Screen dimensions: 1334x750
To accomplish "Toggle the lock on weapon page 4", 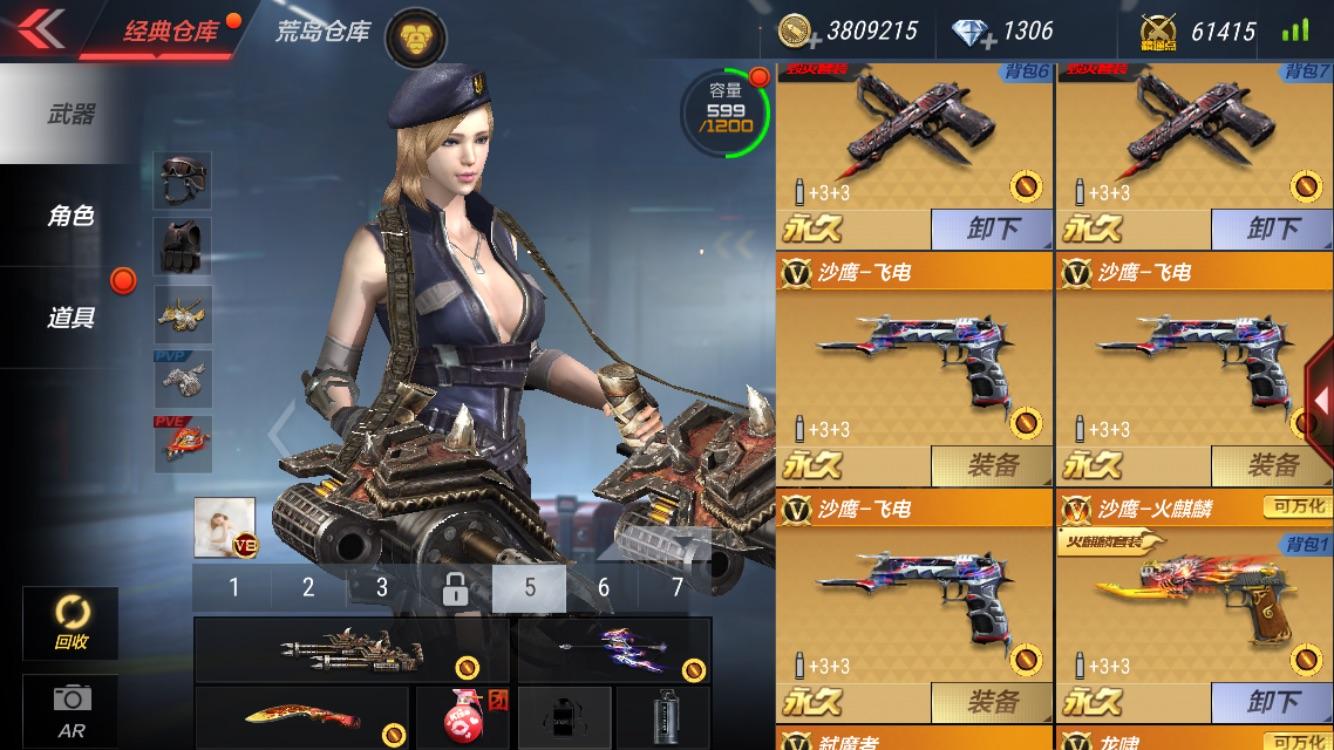I will click(x=455, y=587).
